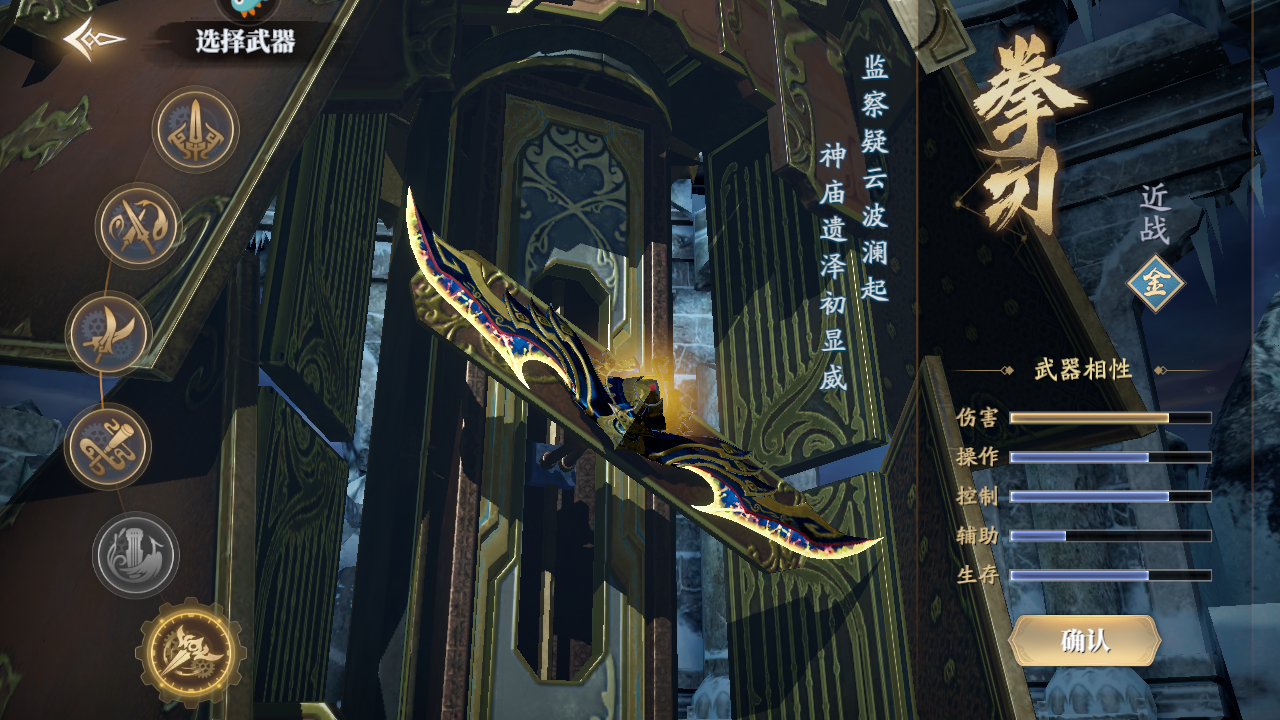
Task: Select the scroll and brush weapon icon
Action: (x=108, y=446)
